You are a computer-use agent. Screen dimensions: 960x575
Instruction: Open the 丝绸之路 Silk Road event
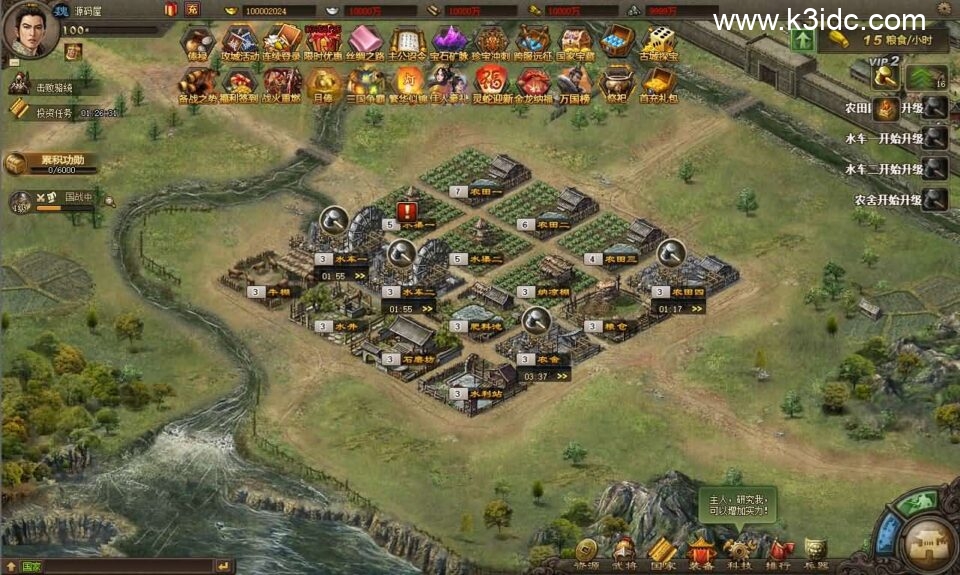365,44
